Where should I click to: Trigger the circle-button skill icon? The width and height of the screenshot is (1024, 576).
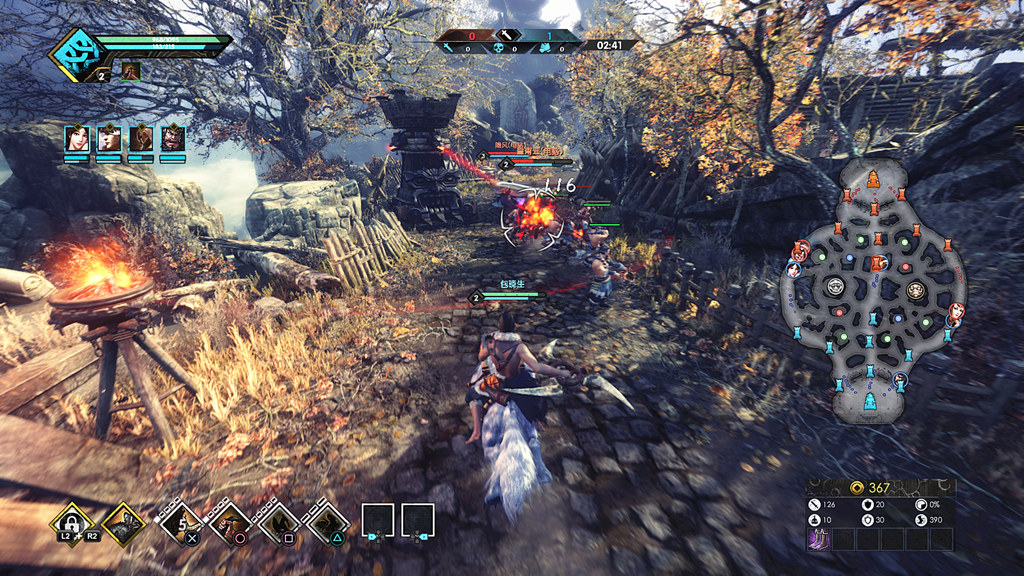(x=233, y=522)
